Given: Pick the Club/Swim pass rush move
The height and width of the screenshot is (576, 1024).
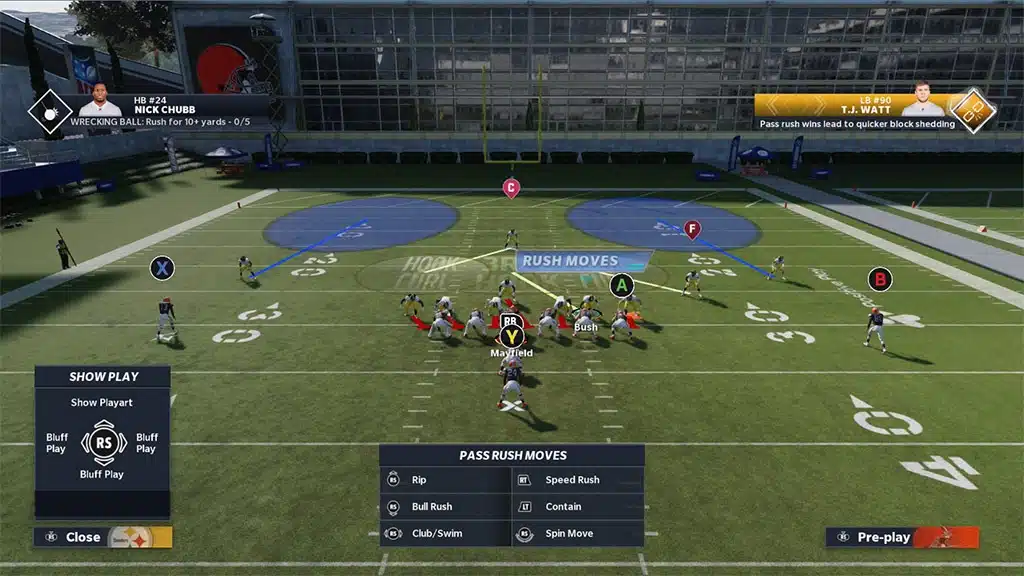Looking at the screenshot, I should pyautogui.click(x=445, y=534).
